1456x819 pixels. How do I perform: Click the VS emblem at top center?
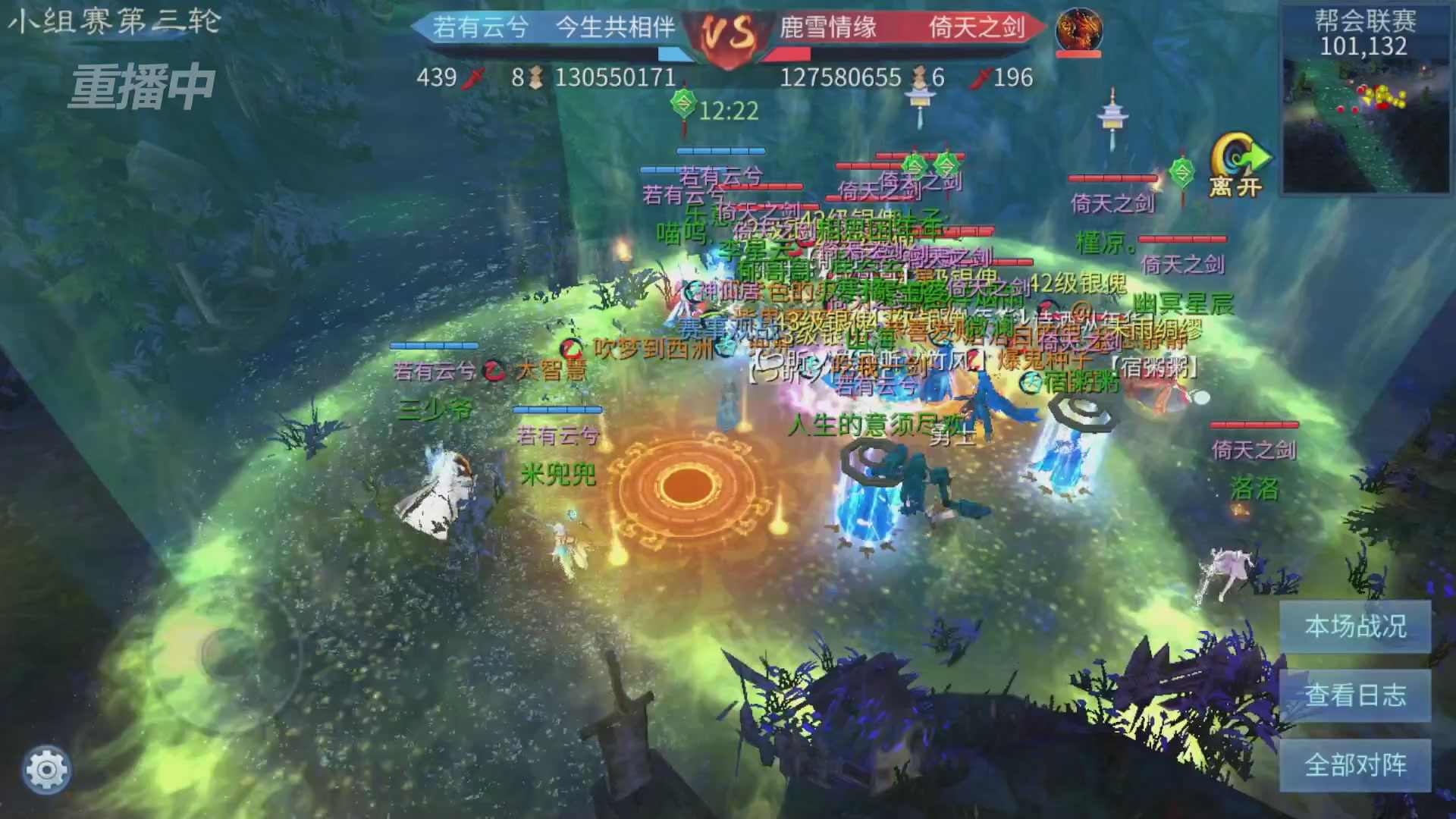(x=726, y=34)
